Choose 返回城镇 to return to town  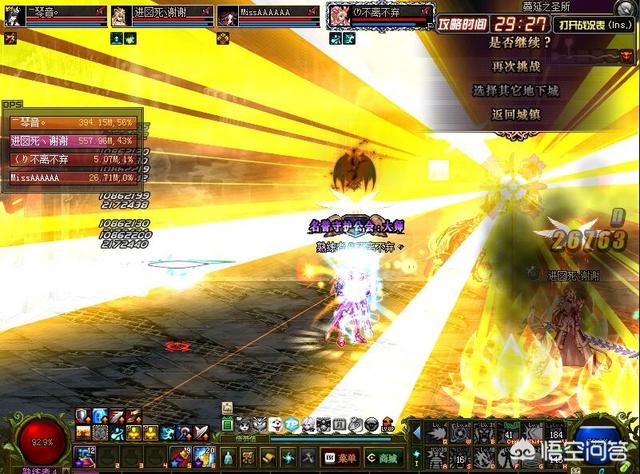click(x=516, y=113)
